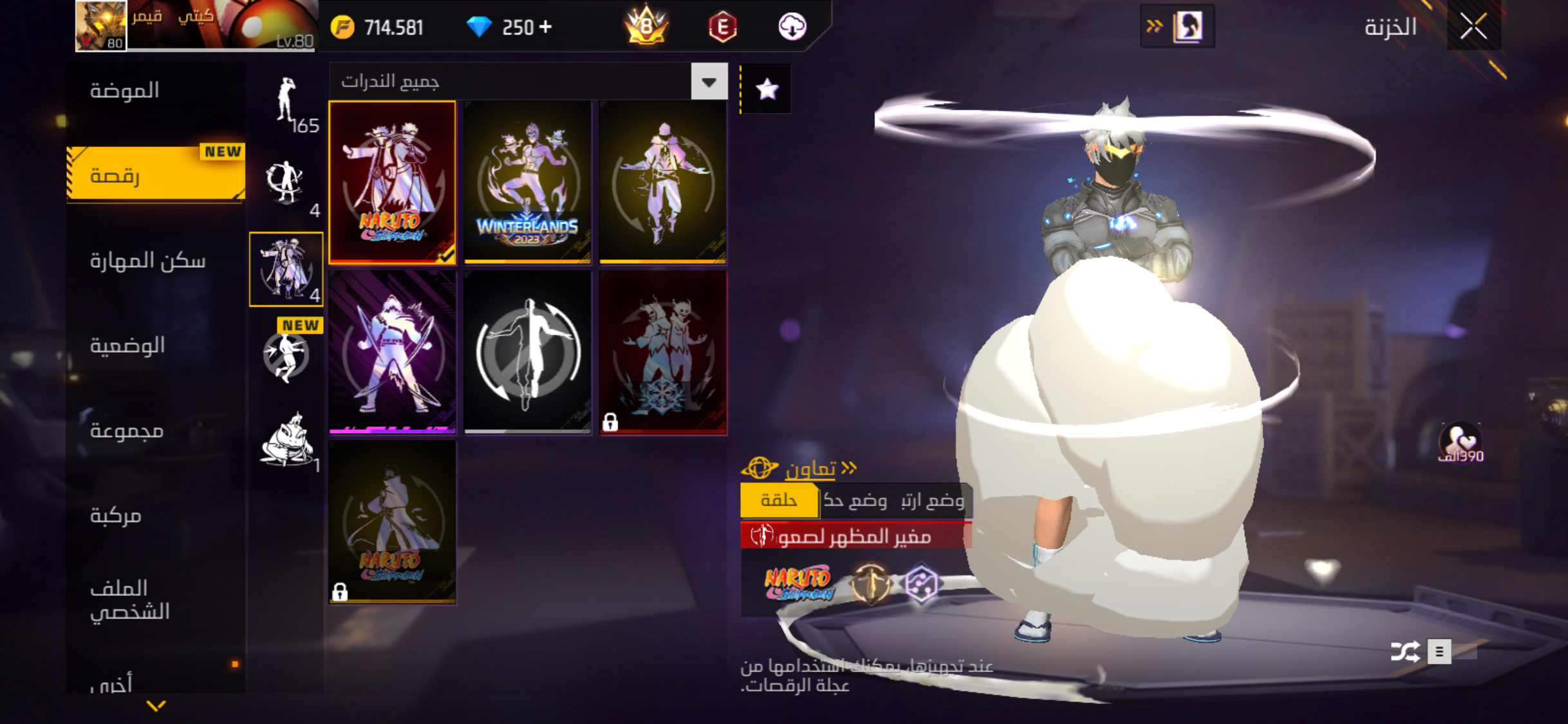Close the vault screen with the X
This screenshot has height=724, width=1568.
[x=1473, y=27]
